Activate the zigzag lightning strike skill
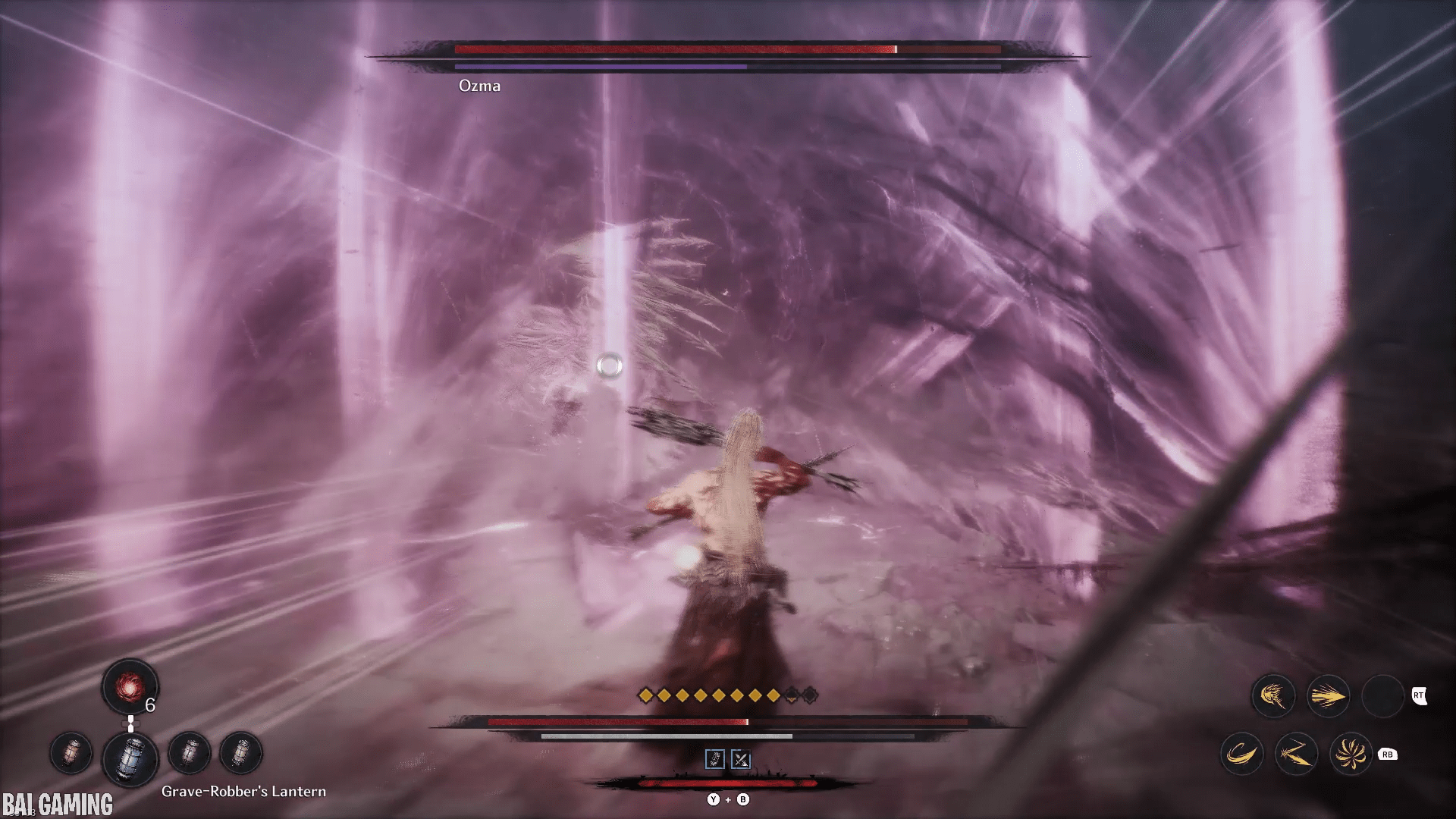This screenshot has width=1456, height=819. (1296, 755)
